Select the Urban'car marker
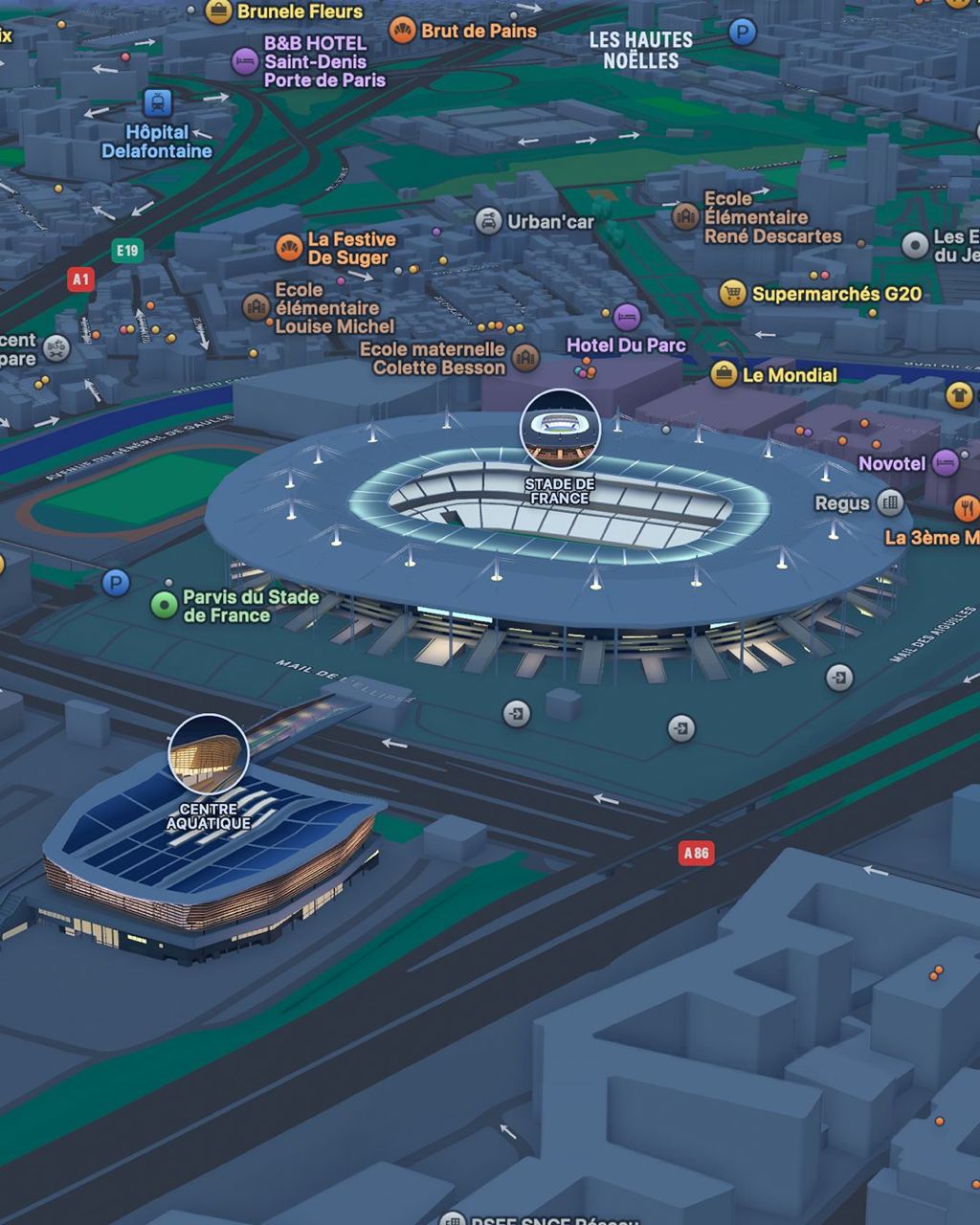Viewport: 980px width, 1225px height. coord(489,221)
